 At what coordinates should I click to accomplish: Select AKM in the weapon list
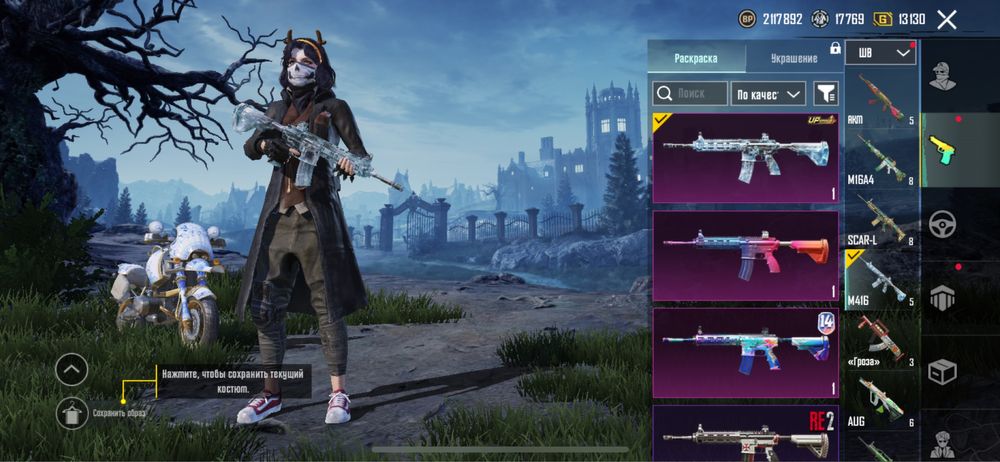point(881,99)
